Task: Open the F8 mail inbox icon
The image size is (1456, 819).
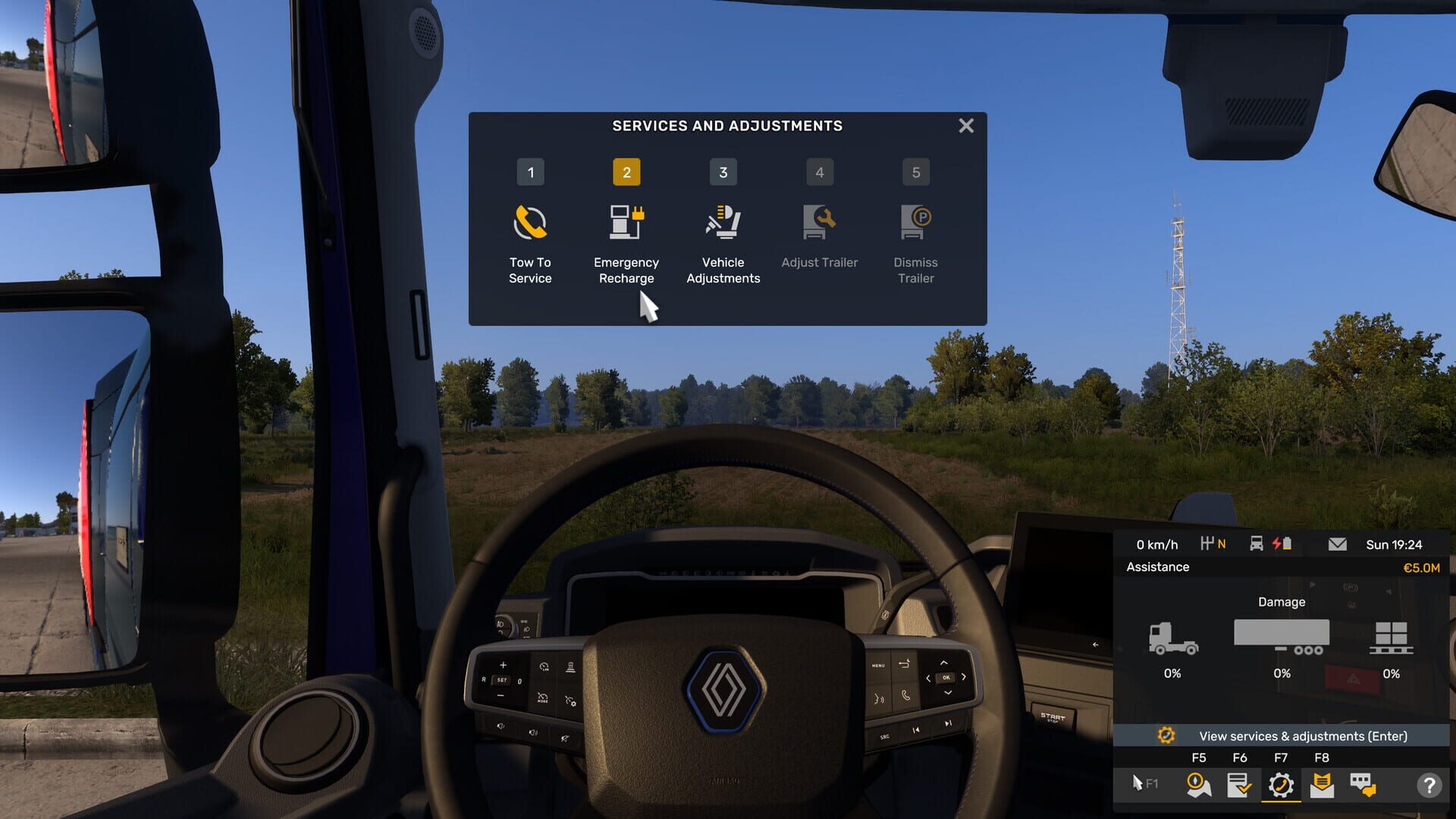Action: 1323,785
